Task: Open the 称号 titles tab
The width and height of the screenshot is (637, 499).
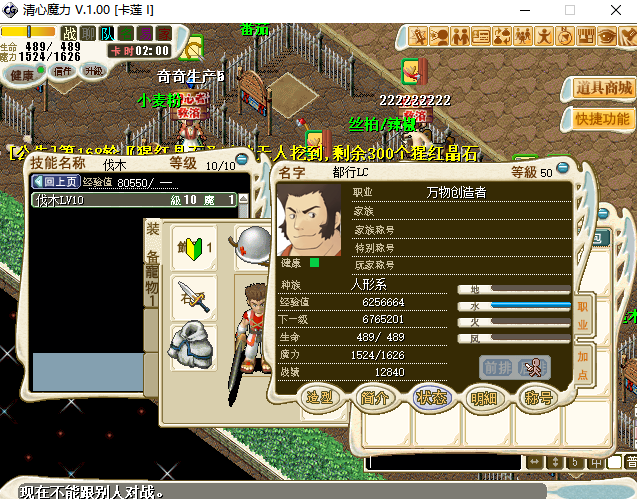Action: tap(538, 397)
